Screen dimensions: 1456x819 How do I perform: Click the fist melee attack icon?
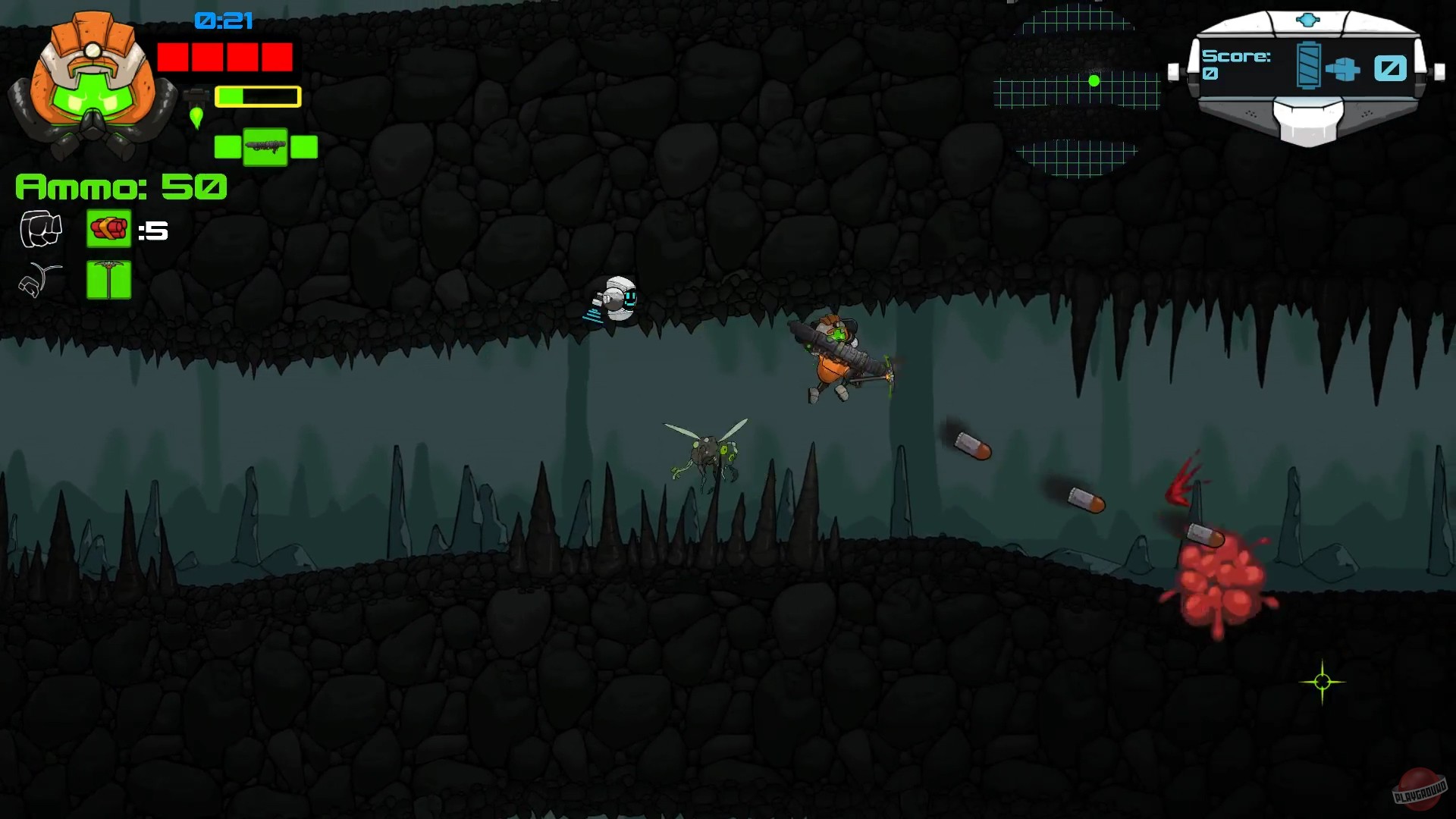click(39, 228)
